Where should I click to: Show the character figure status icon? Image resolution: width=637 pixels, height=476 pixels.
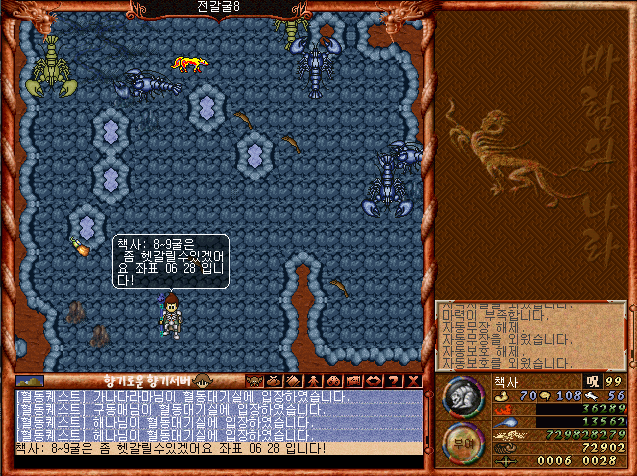pos(312,380)
